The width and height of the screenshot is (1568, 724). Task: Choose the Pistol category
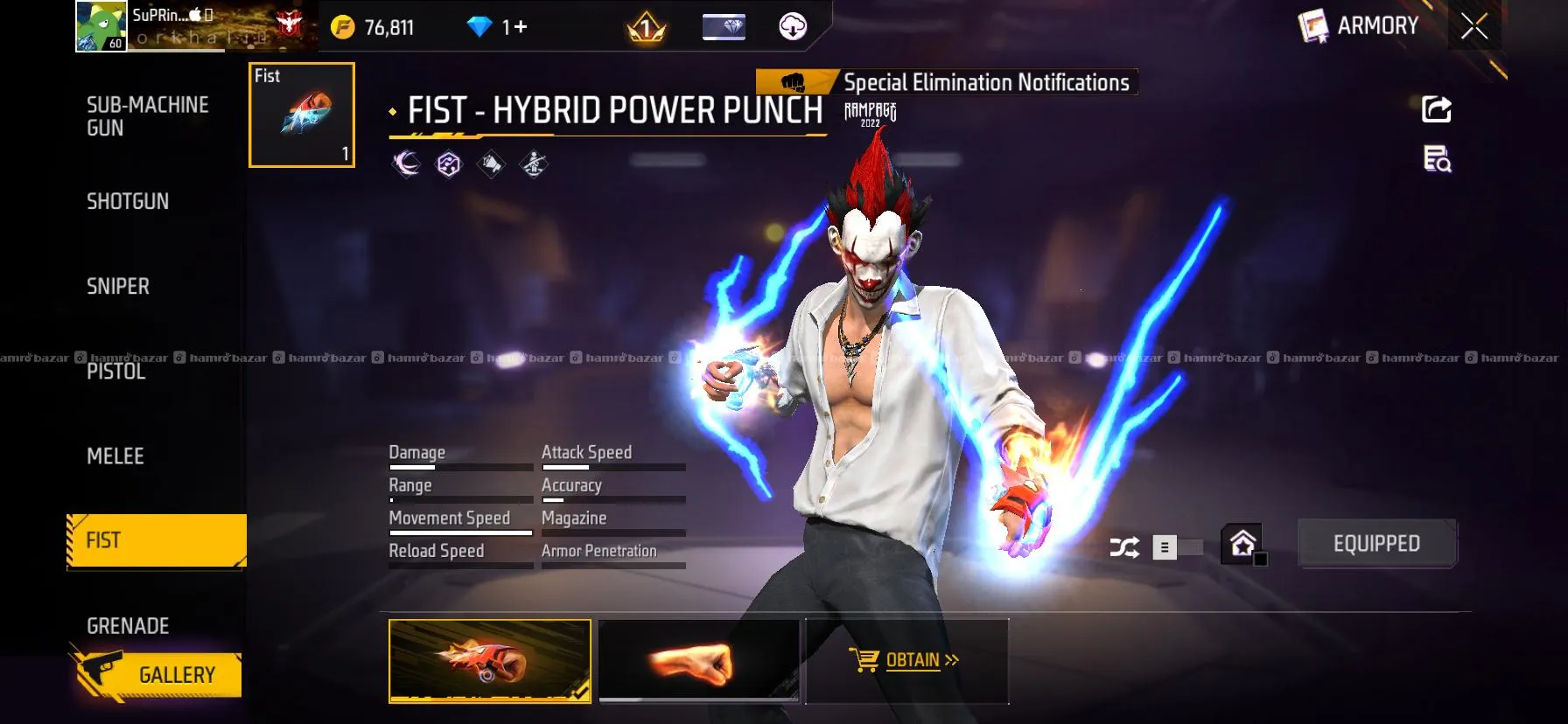point(116,372)
